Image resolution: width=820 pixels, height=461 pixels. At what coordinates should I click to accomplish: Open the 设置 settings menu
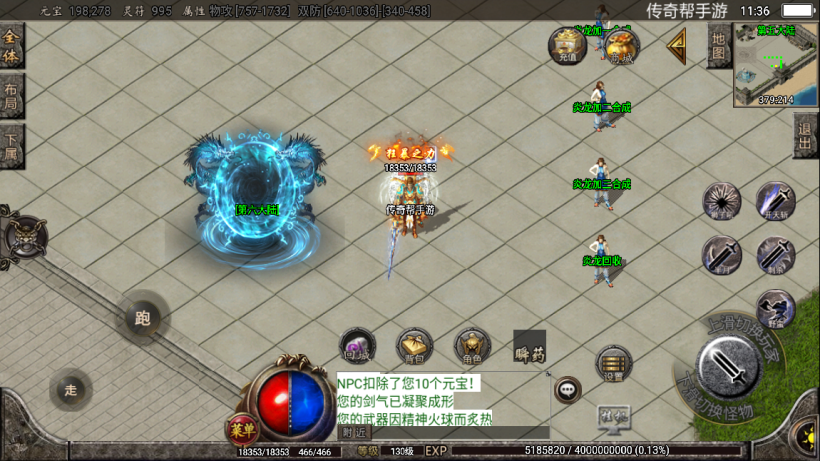coord(613,365)
